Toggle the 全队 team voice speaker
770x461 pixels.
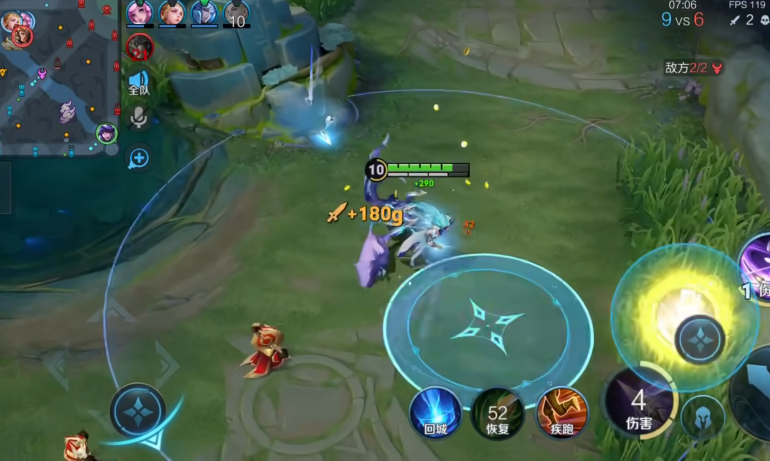pos(139,83)
